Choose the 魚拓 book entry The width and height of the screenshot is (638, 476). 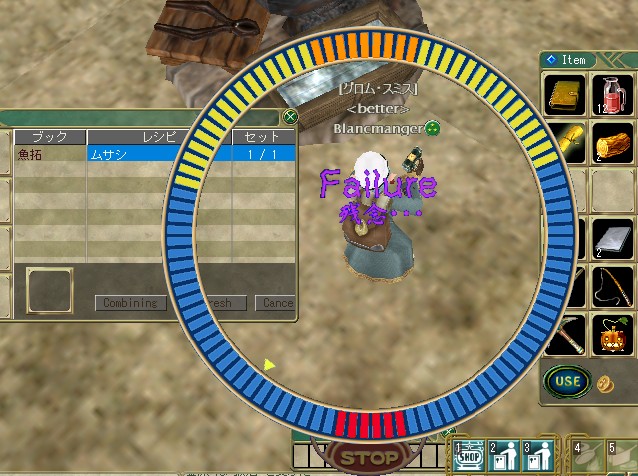49,154
